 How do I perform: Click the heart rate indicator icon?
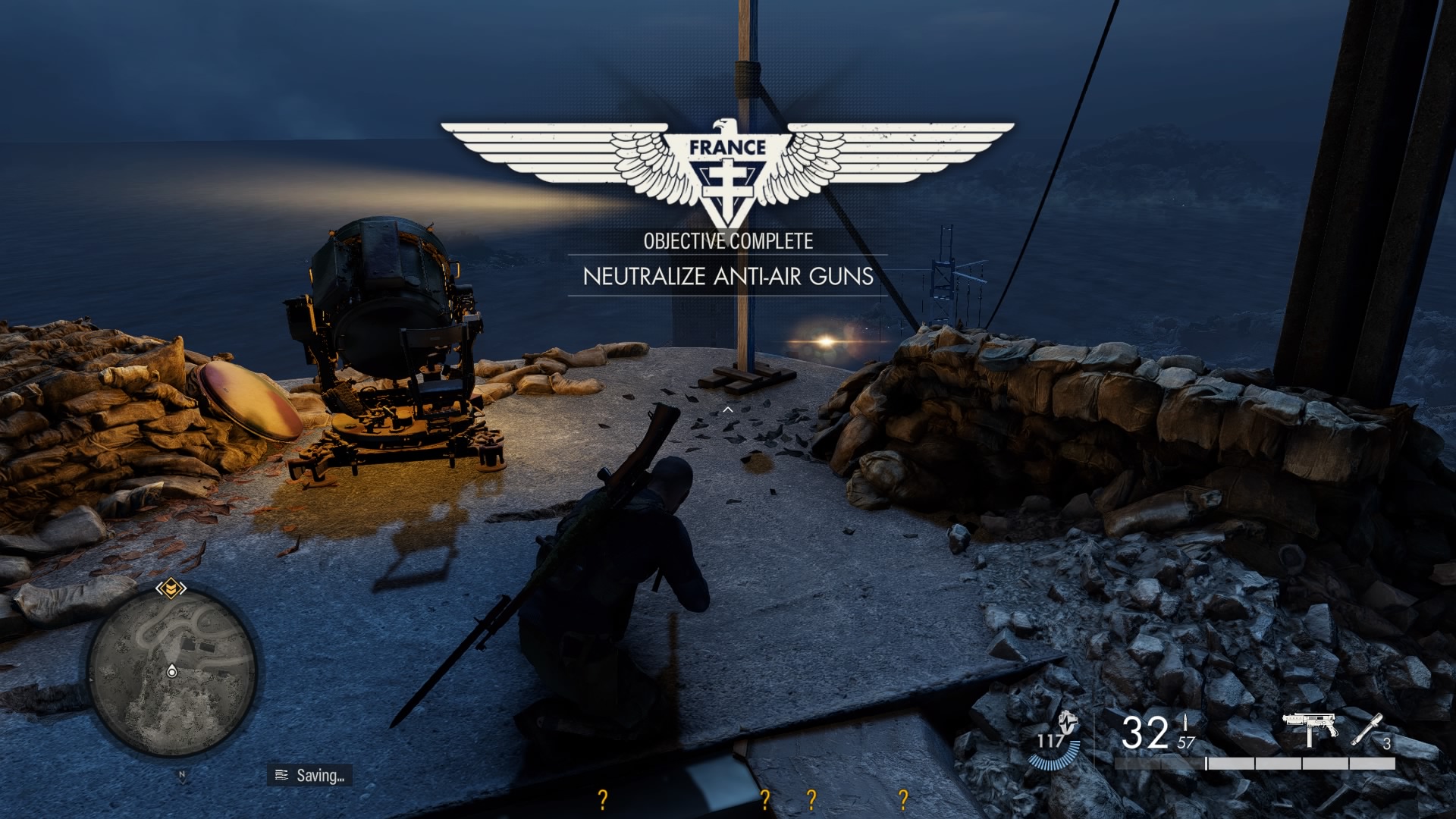click(1068, 723)
